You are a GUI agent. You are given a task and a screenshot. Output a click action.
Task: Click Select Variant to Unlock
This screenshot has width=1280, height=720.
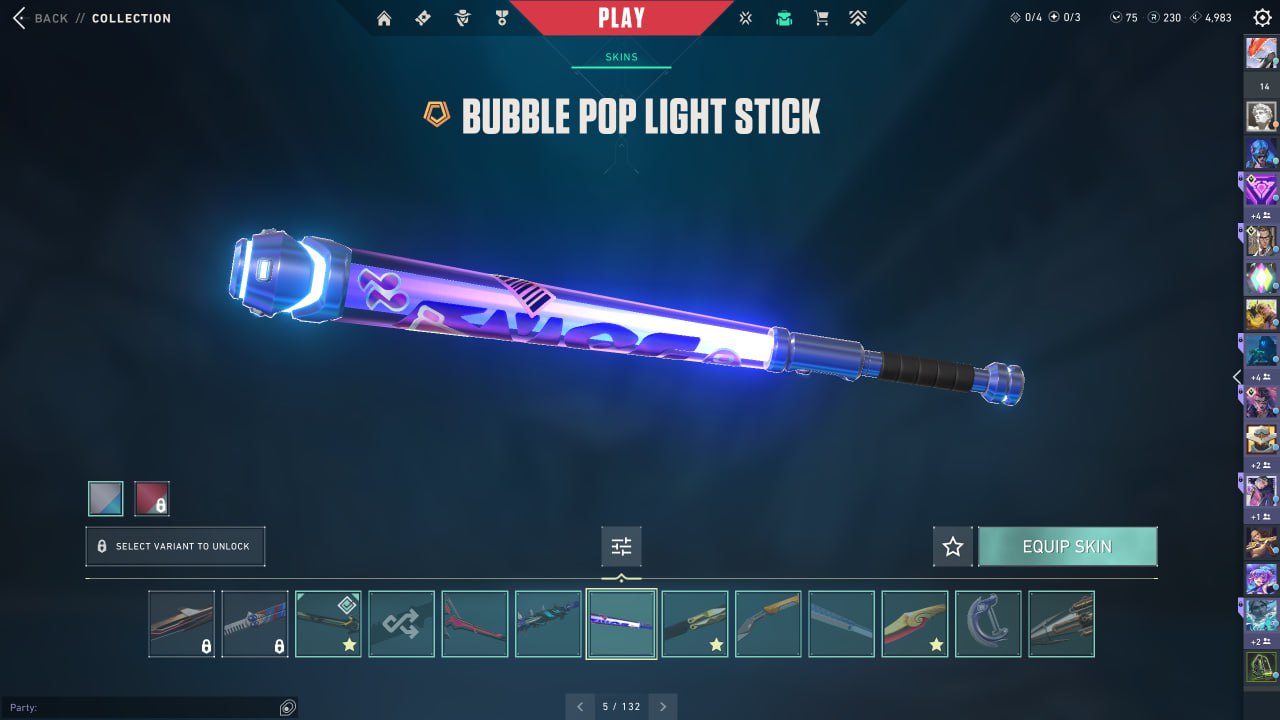(x=175, y=547)
